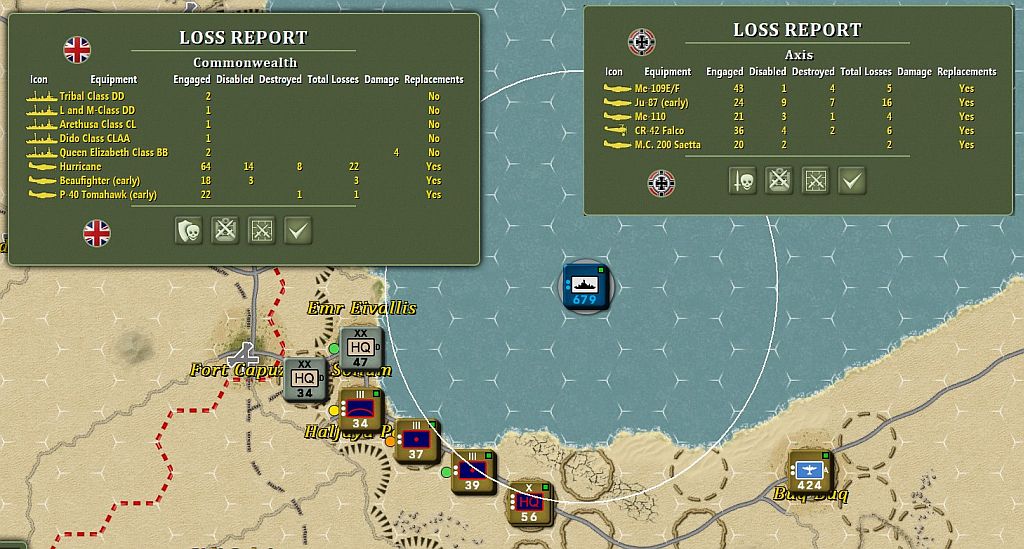The height and width of the screenshot is (549, 1024).
Task: Click the shield-and-skull button in Commonwealth report
Action: click(190, 231)
